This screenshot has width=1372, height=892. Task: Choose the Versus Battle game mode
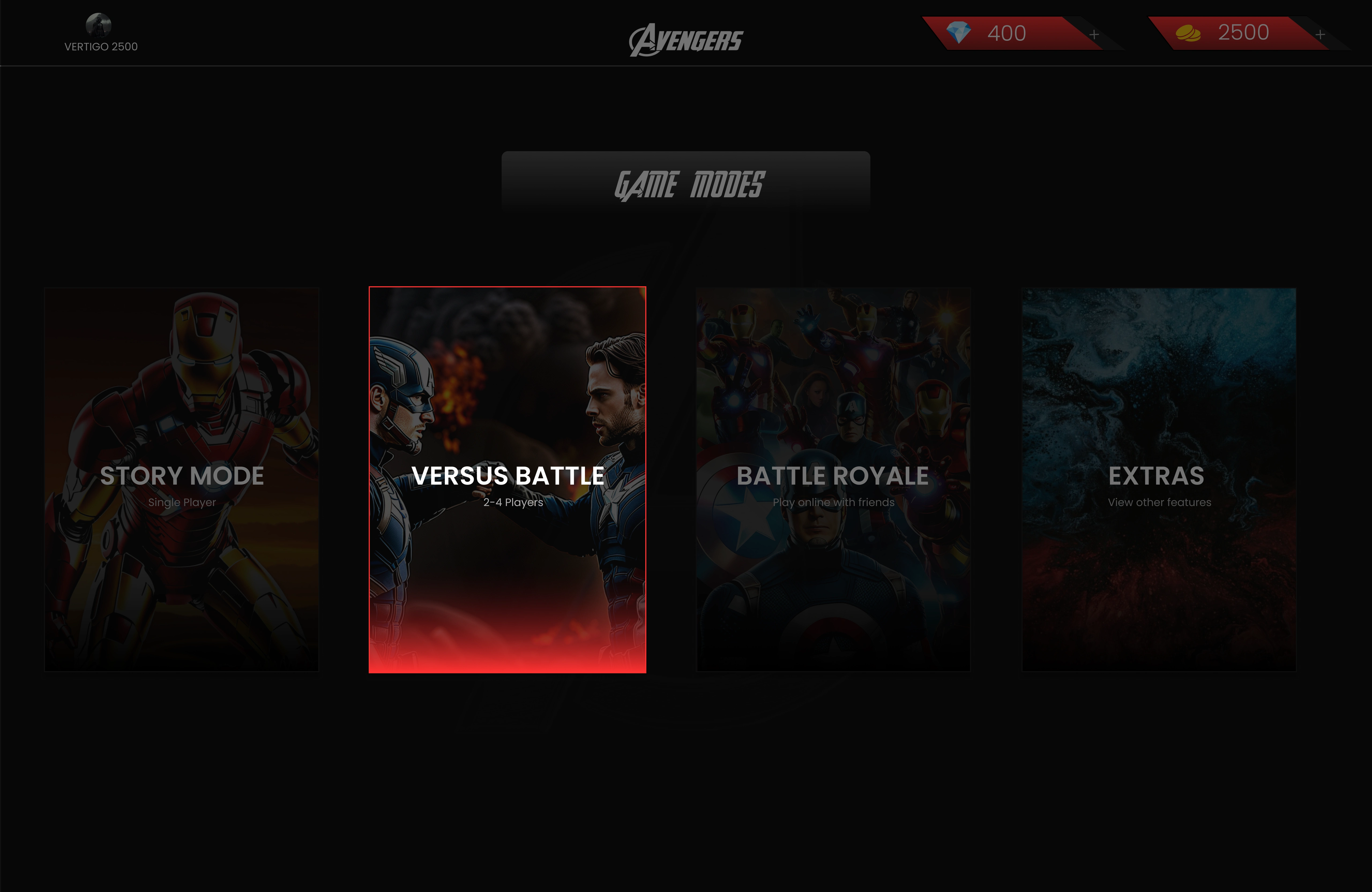[x=507, y=479]
